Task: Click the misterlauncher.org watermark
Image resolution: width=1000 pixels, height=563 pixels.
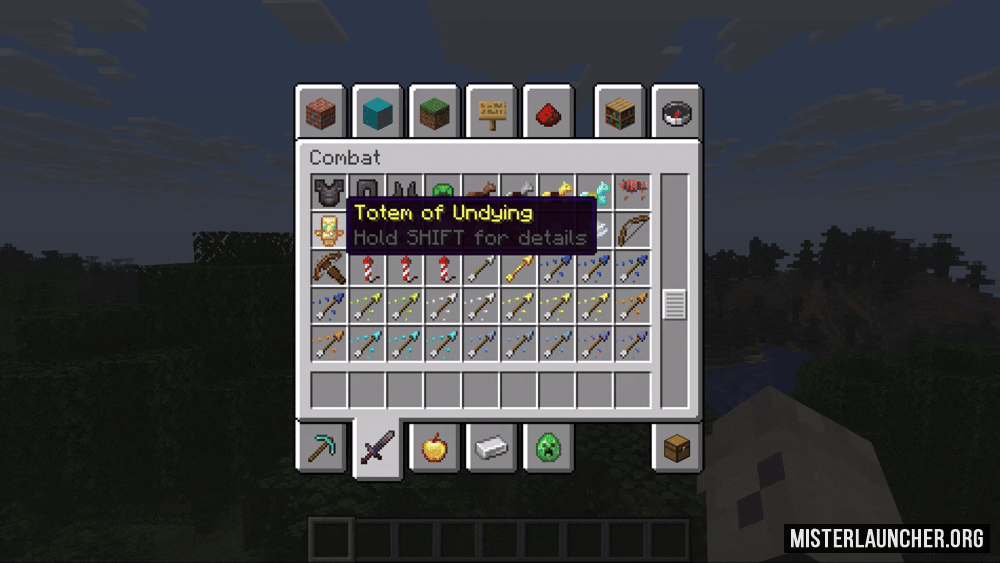Action: [x=887, y=538]
